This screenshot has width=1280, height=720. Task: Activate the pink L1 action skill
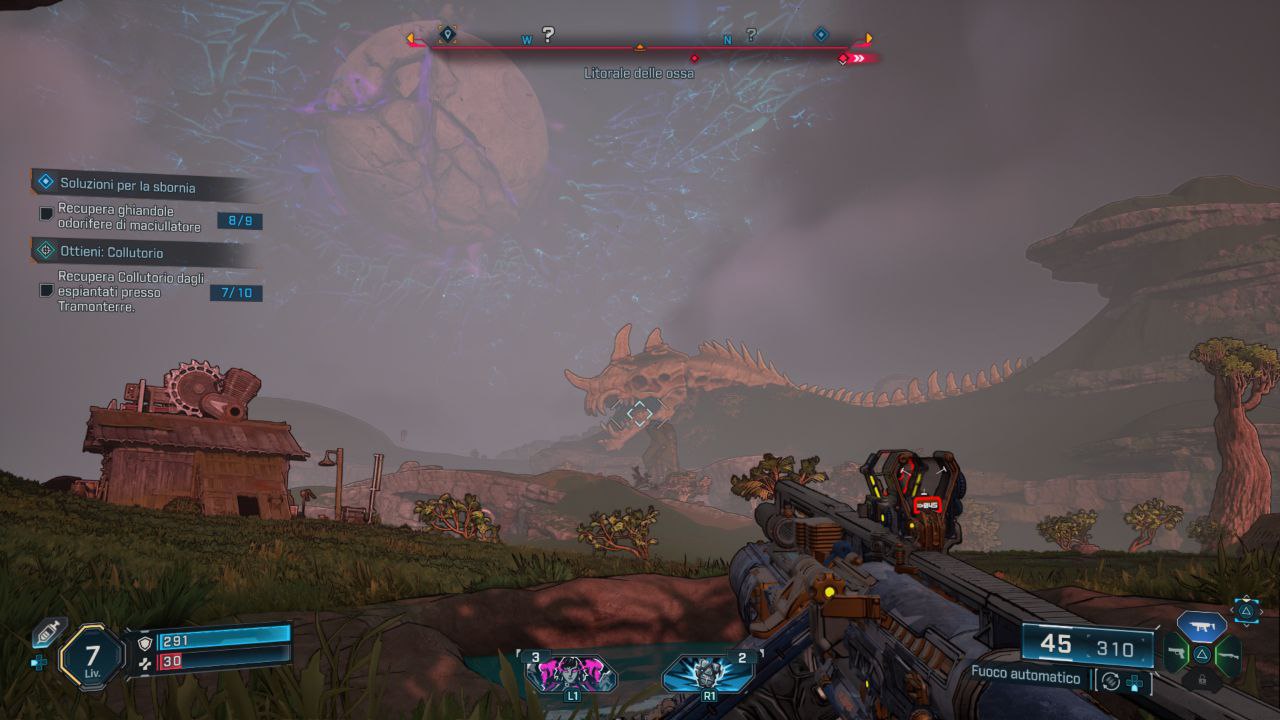(x=571, y=673)
